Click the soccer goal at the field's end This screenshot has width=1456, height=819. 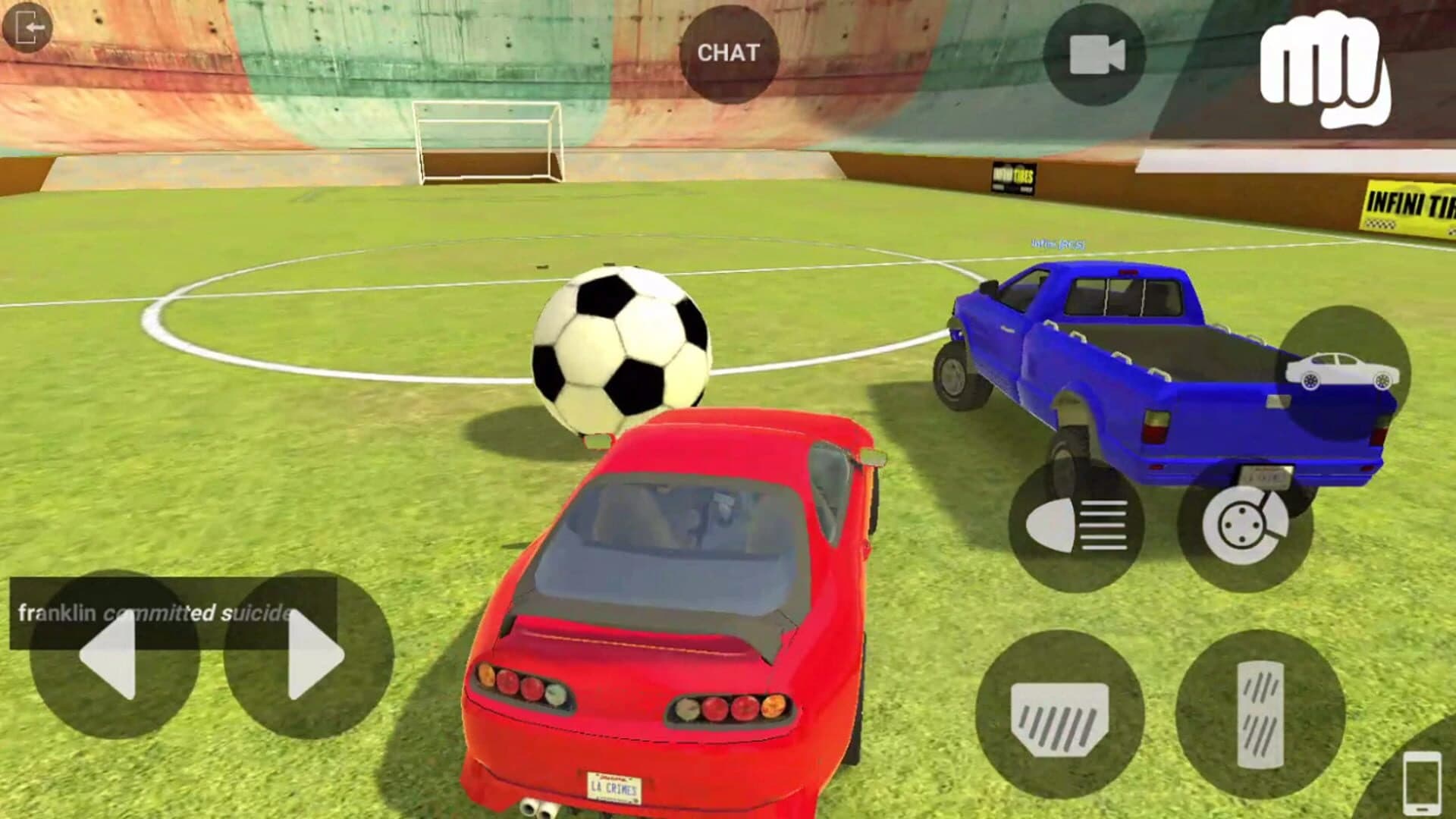pos(484,140)
